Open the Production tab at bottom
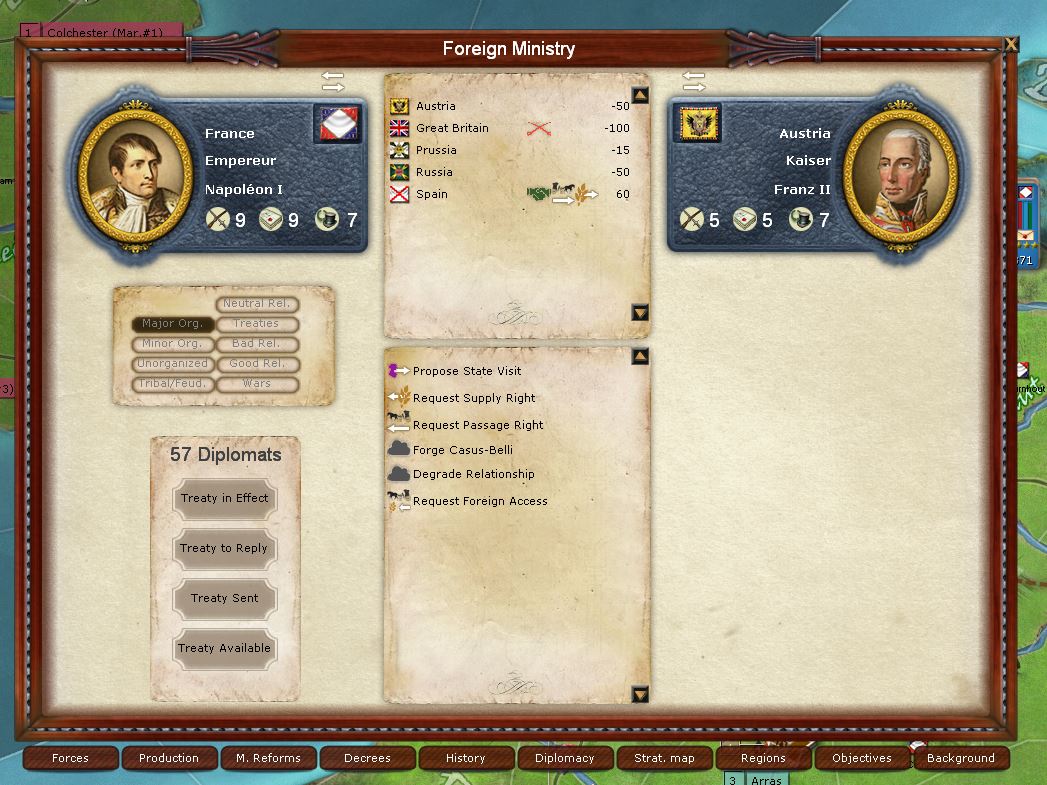Screen dimensions: 1047x785 tap(169, 758)
